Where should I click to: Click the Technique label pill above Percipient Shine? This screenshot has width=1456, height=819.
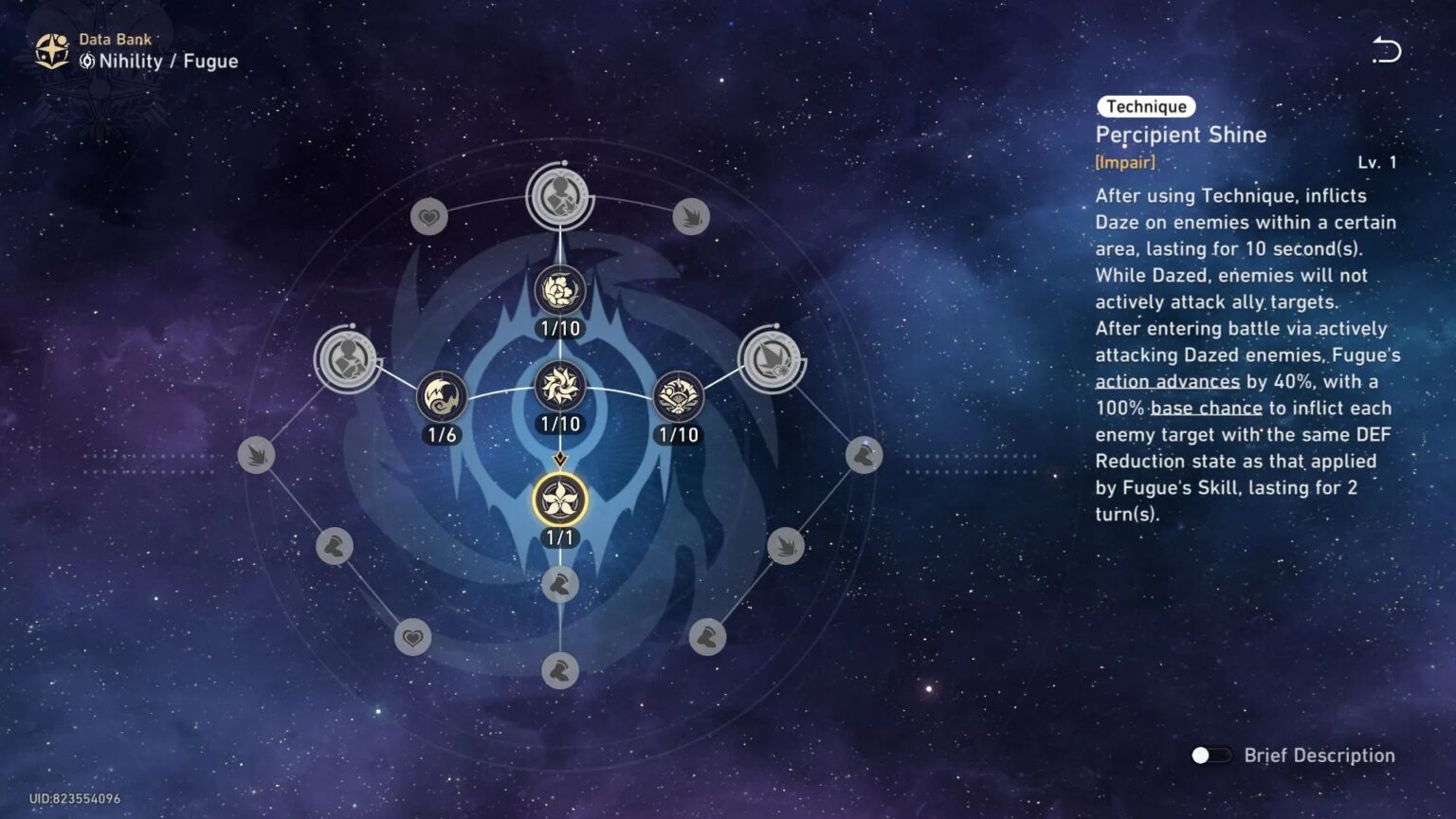click(x=1146, y=106)
